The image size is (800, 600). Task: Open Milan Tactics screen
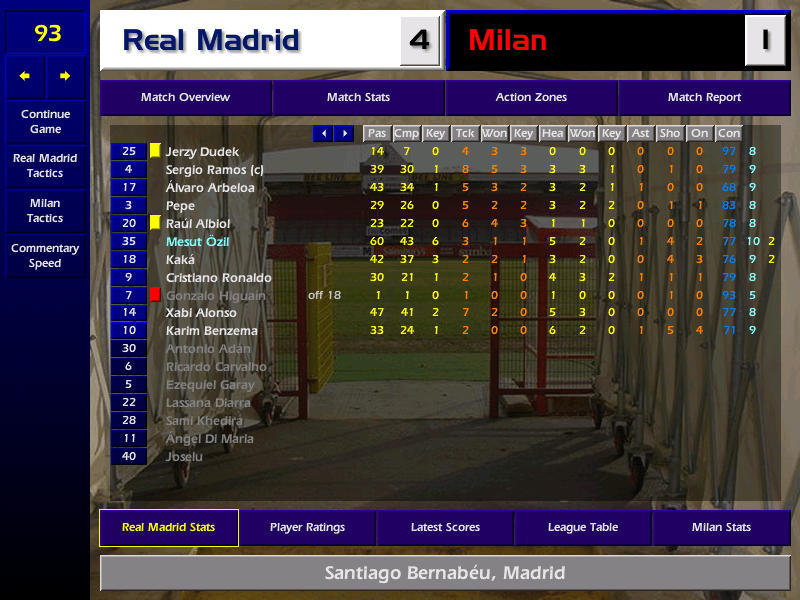point(45,211)
